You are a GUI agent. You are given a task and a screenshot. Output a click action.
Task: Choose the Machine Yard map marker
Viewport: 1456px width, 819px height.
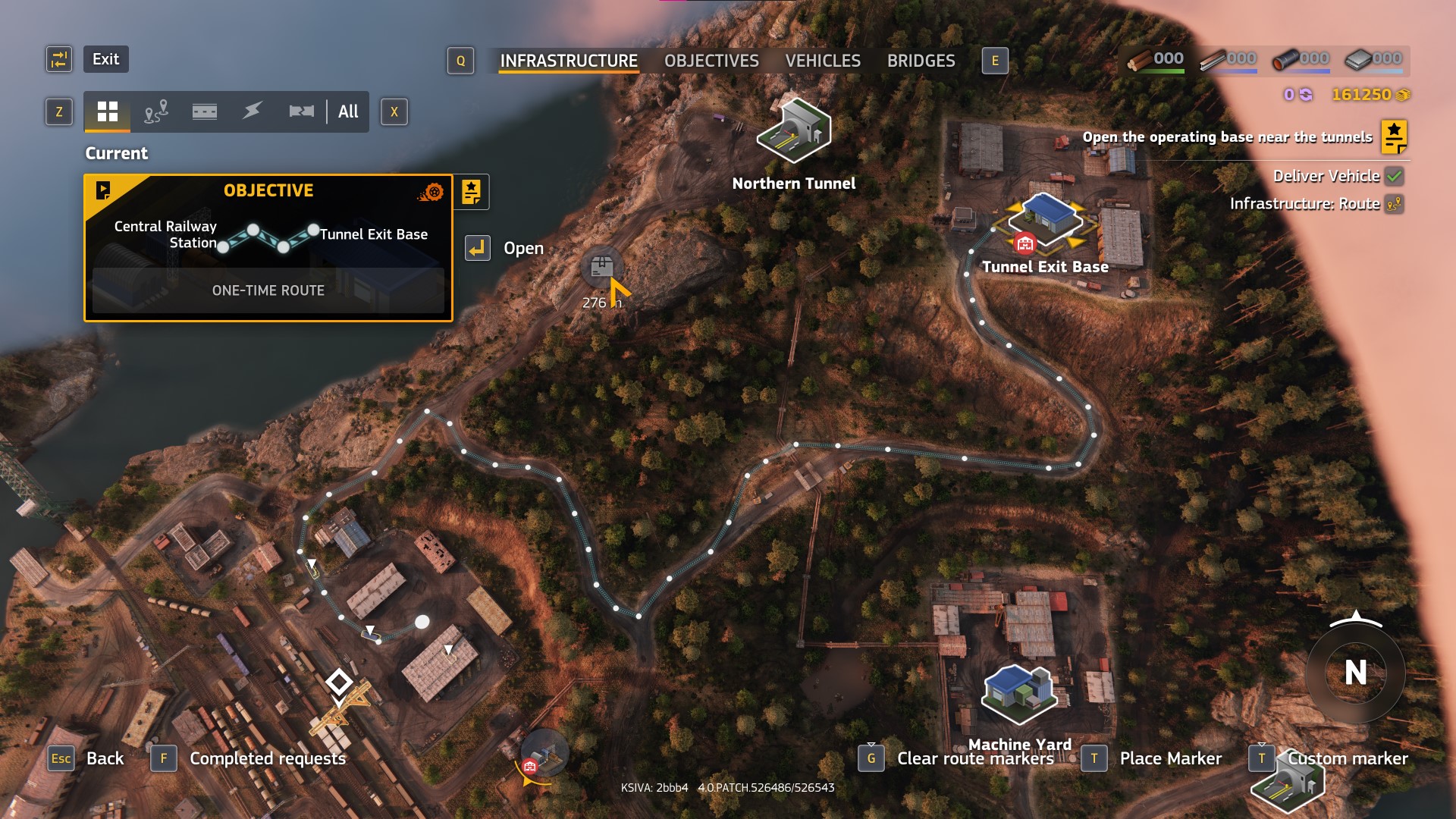click(1019, 694)
